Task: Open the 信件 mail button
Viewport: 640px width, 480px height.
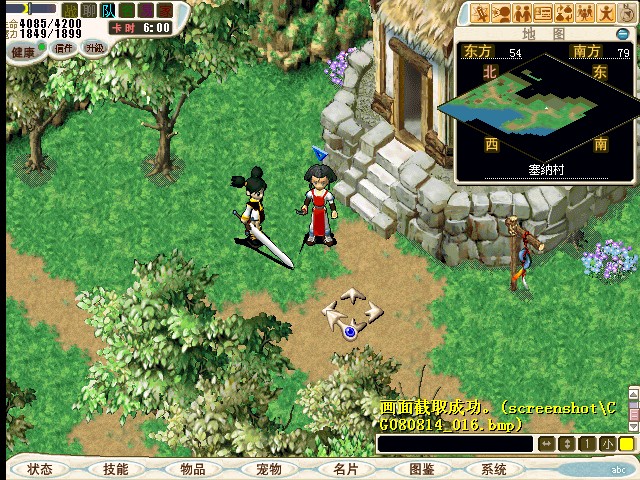Action: click(63, 48)
